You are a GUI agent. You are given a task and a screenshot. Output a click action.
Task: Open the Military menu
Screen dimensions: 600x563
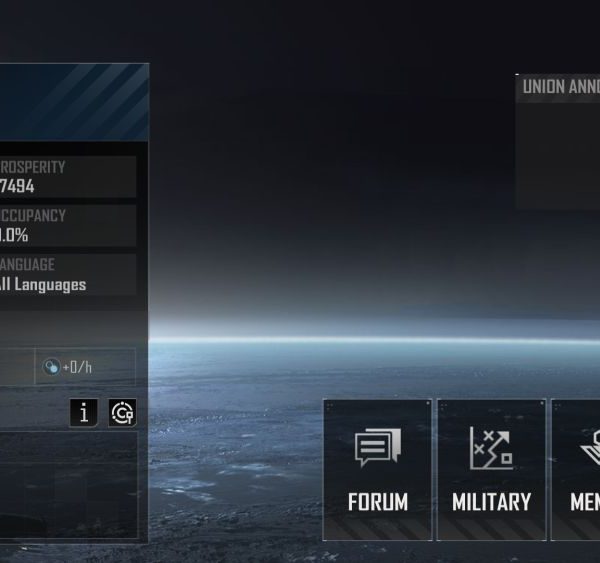(x=491, y=469)
